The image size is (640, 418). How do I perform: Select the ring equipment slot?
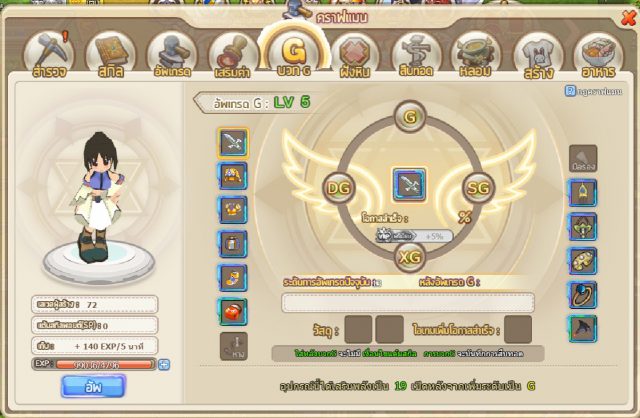click(583, 294)
